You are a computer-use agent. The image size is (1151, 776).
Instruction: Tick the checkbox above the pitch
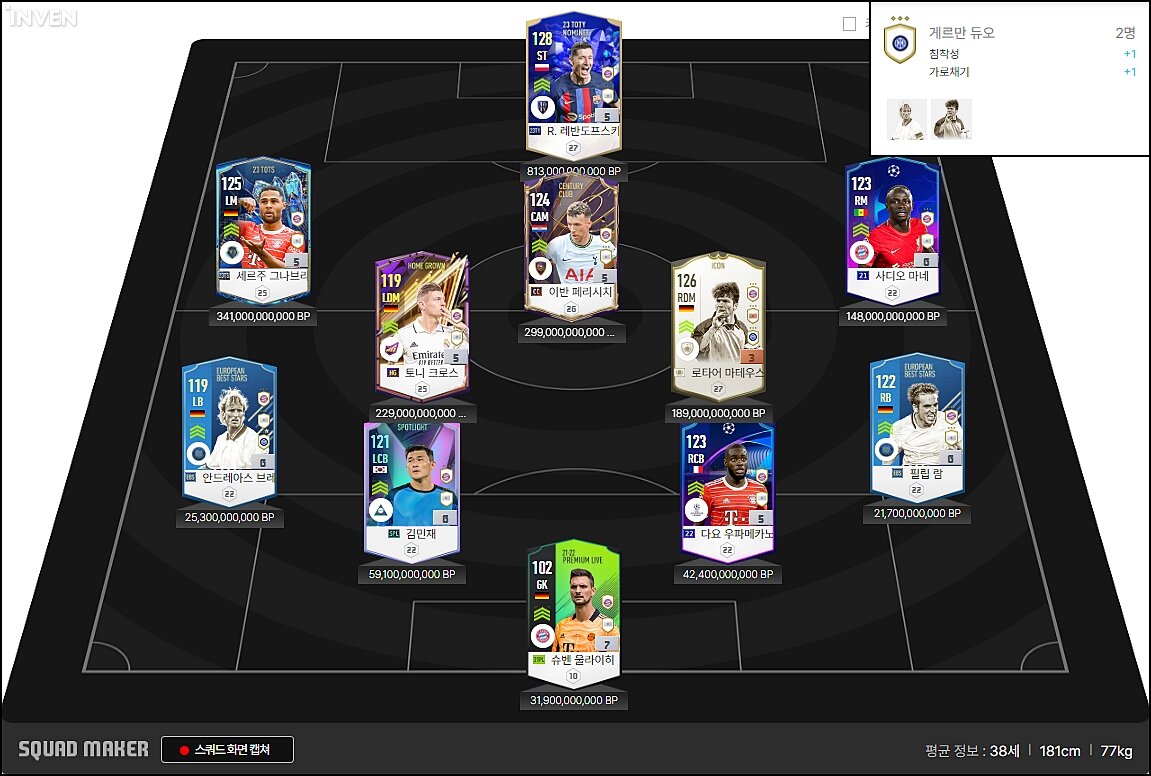click(x=850, y=24)
